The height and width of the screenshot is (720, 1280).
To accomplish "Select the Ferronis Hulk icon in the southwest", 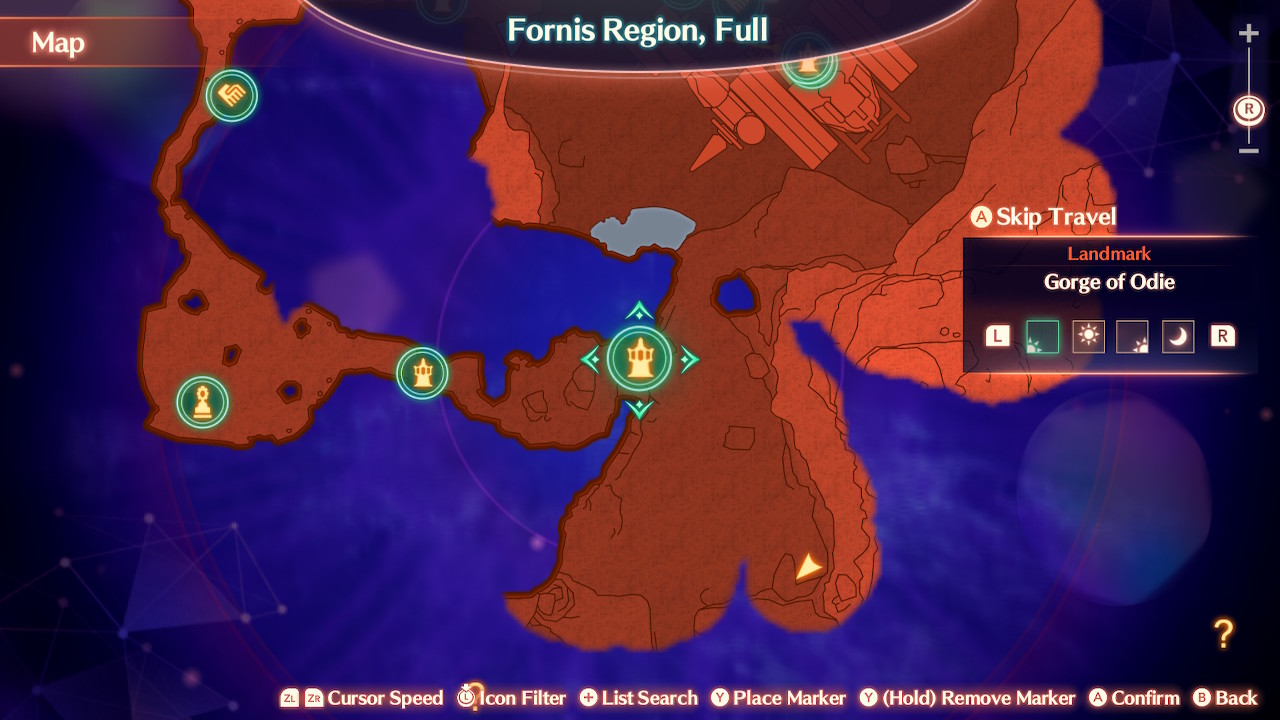I will click(x=200, y=401).
